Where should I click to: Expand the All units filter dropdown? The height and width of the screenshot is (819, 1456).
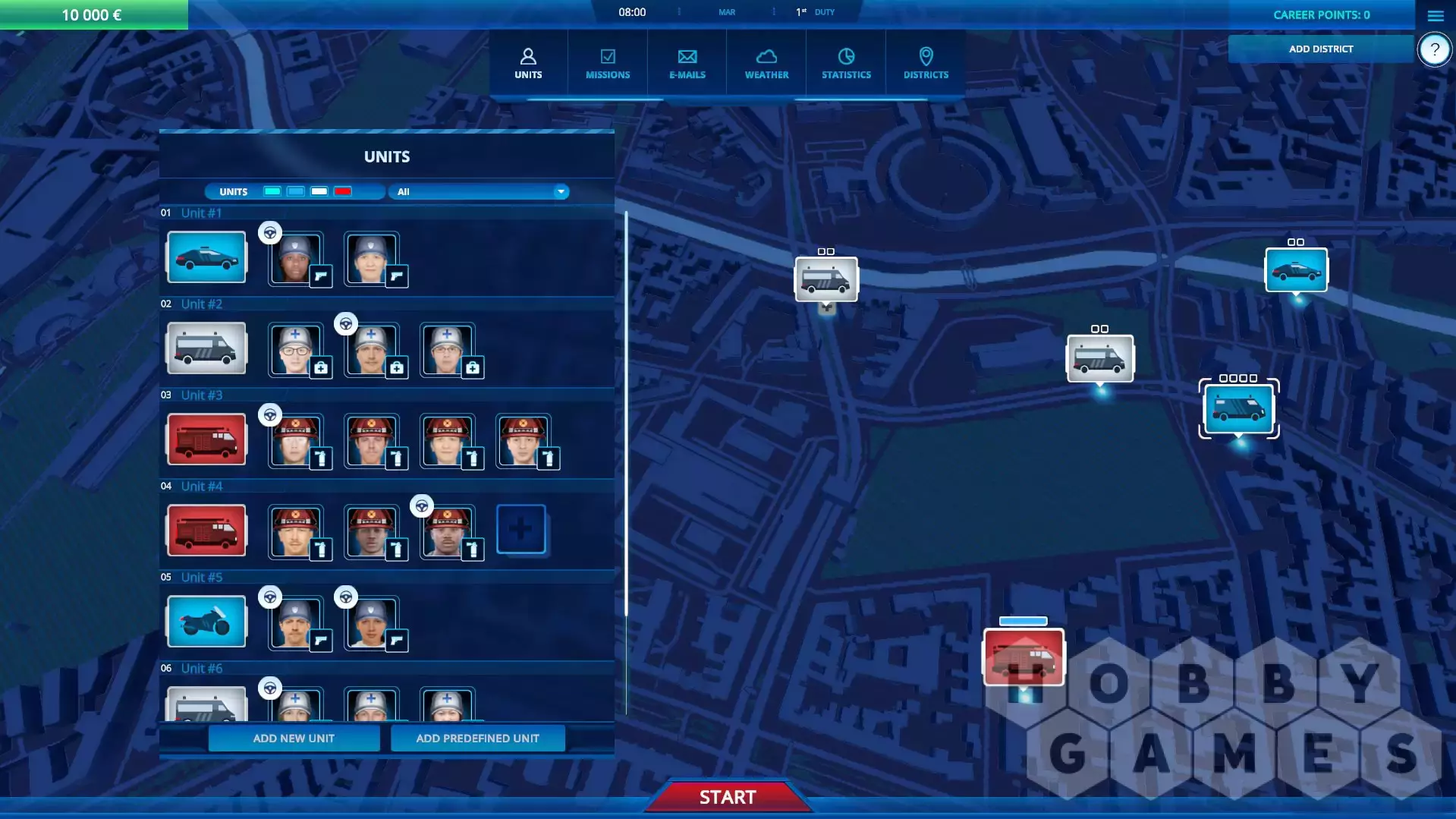point(479,191)
